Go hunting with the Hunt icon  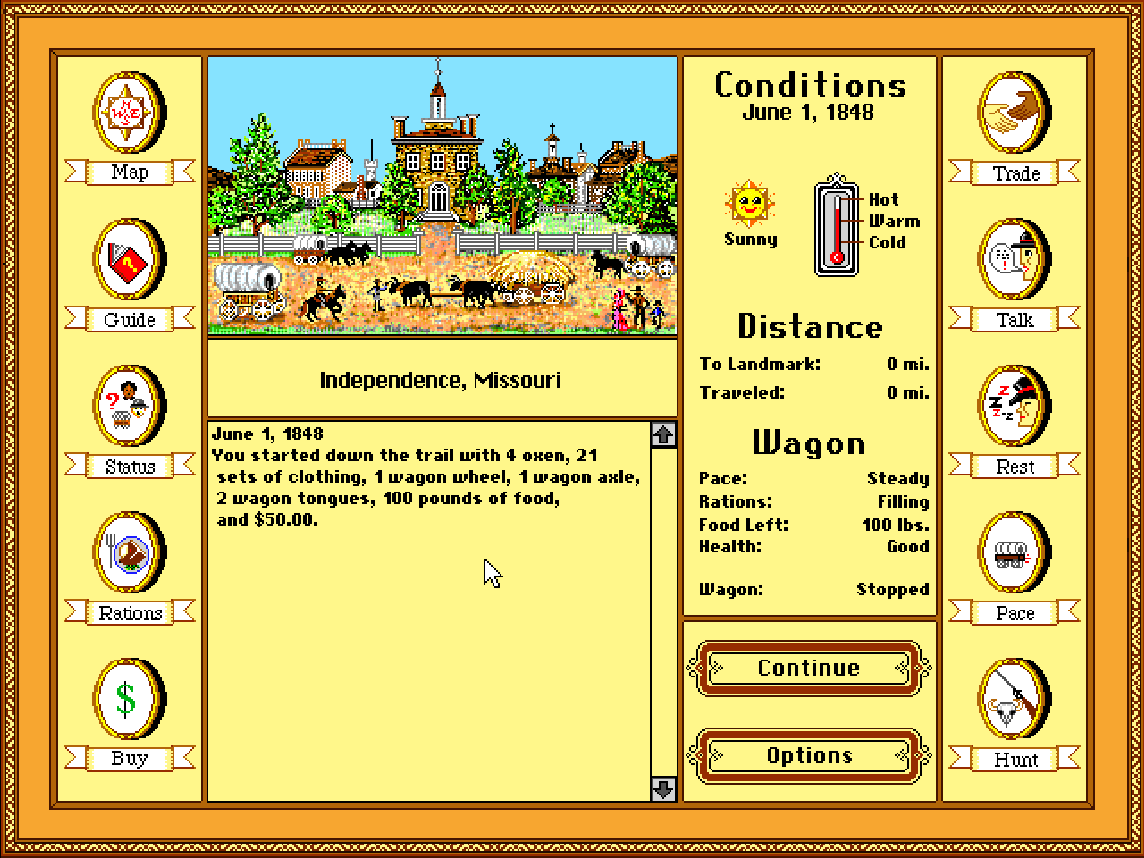pos(1014,698)
